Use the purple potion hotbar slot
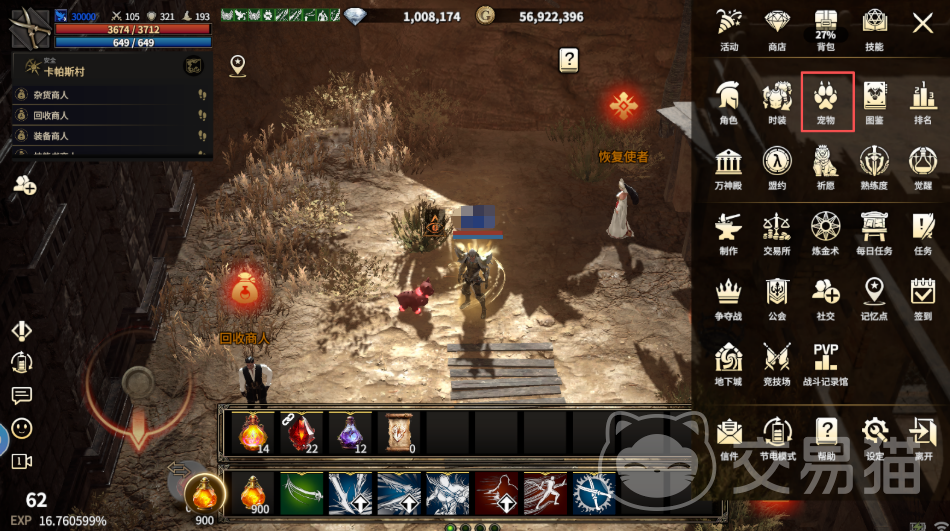The height and width of the screenshot is (531, 950). click(349, 432)
